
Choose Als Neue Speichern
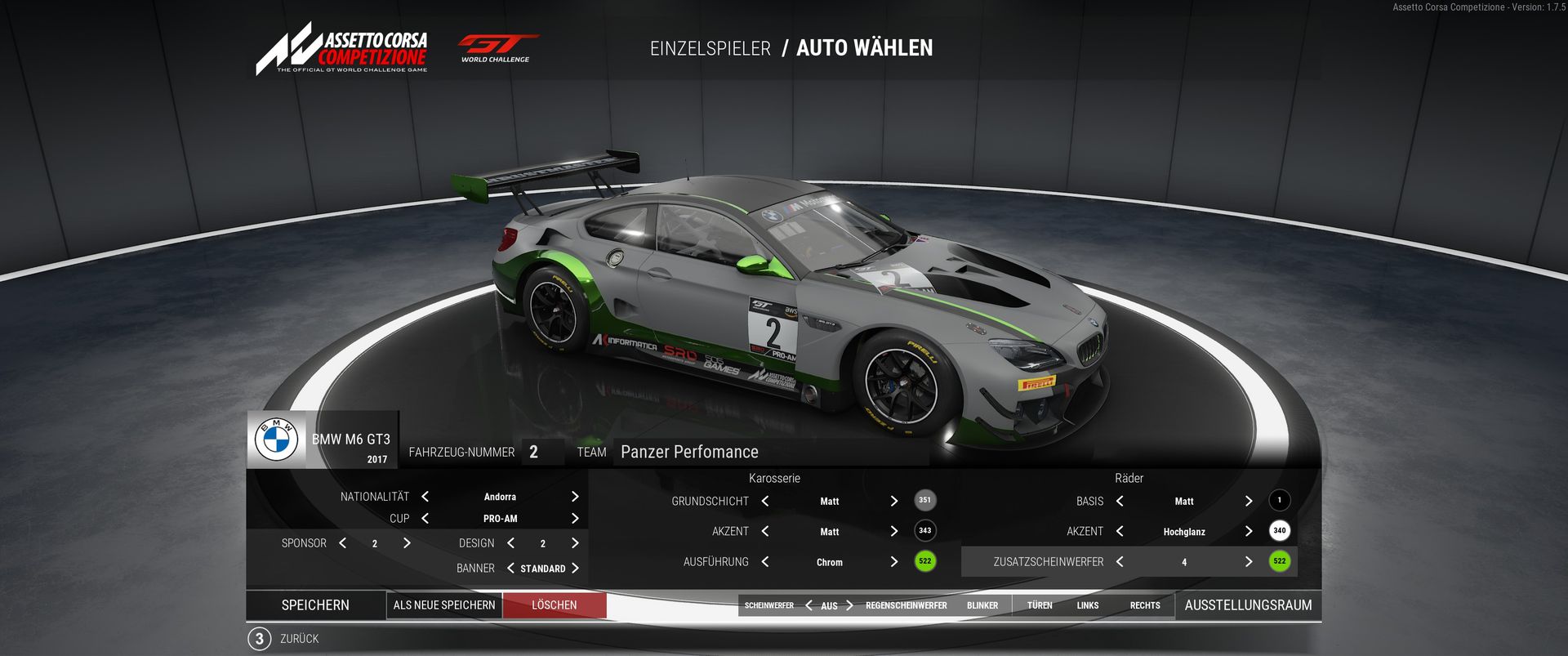[x=444, y=605]
